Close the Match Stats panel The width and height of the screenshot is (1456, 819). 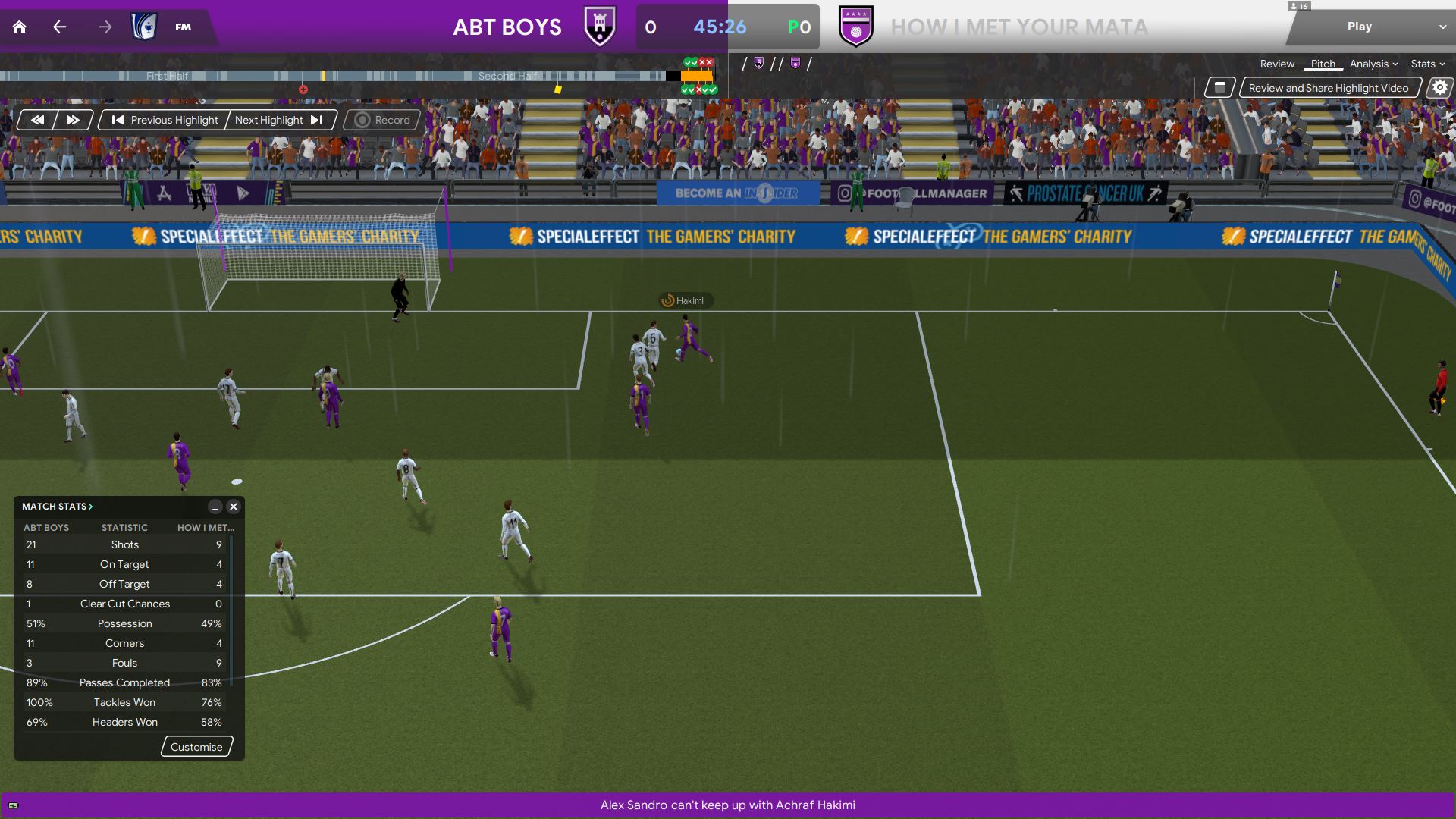click(234, 507)
